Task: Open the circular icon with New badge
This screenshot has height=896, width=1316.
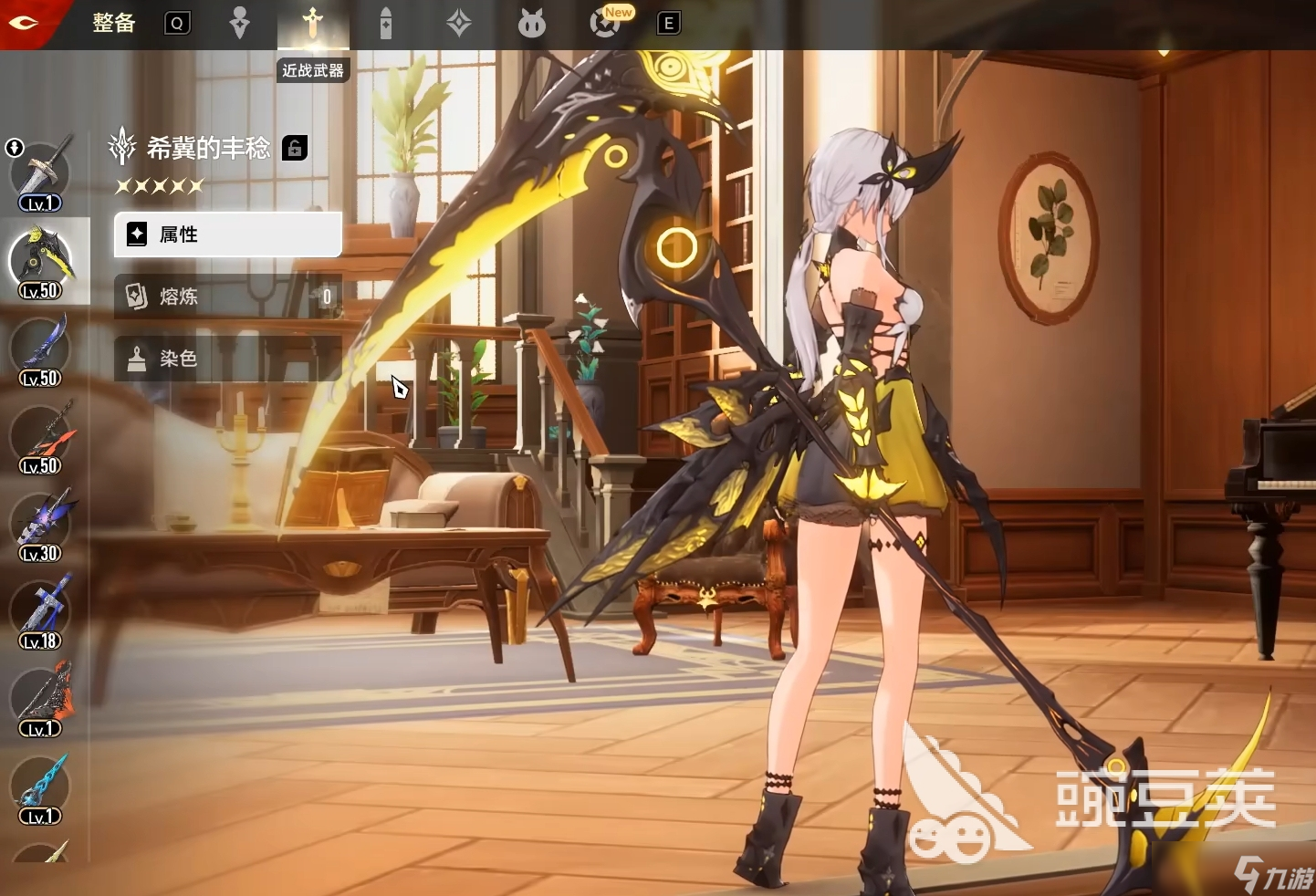Action: 605,23
